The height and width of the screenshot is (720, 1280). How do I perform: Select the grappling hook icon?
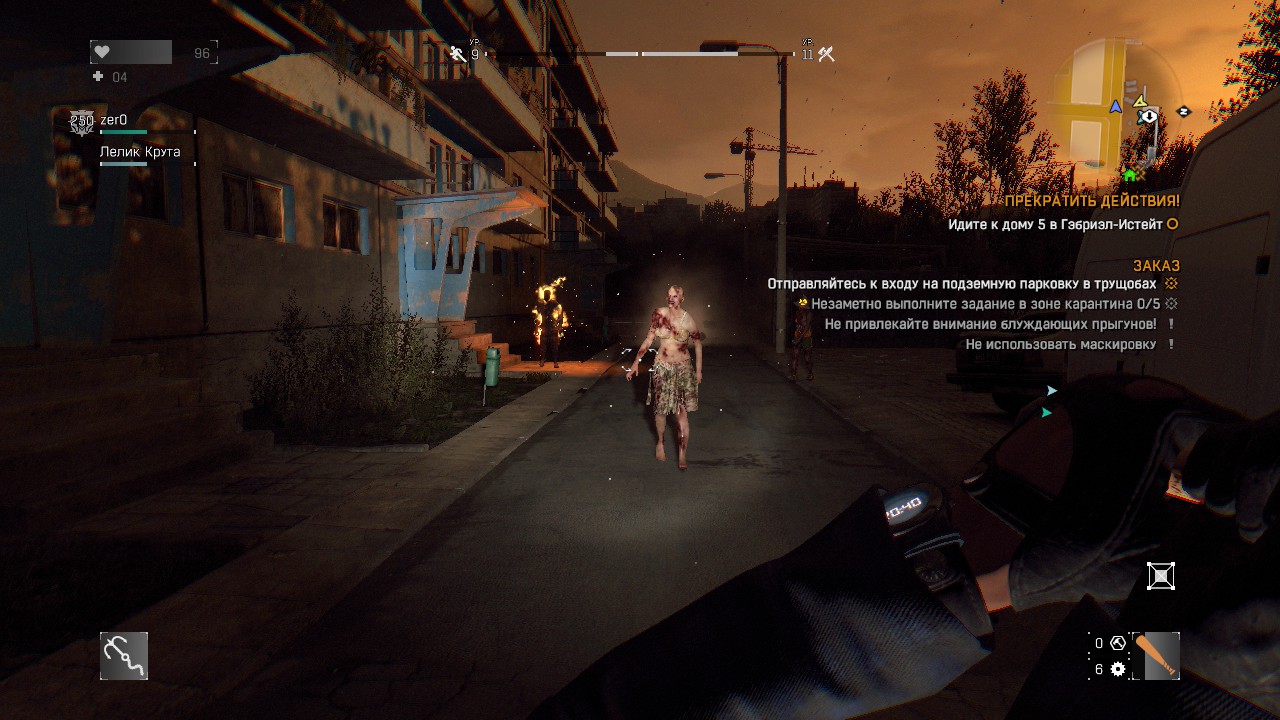pyautogui.click(x=124, y=656)
